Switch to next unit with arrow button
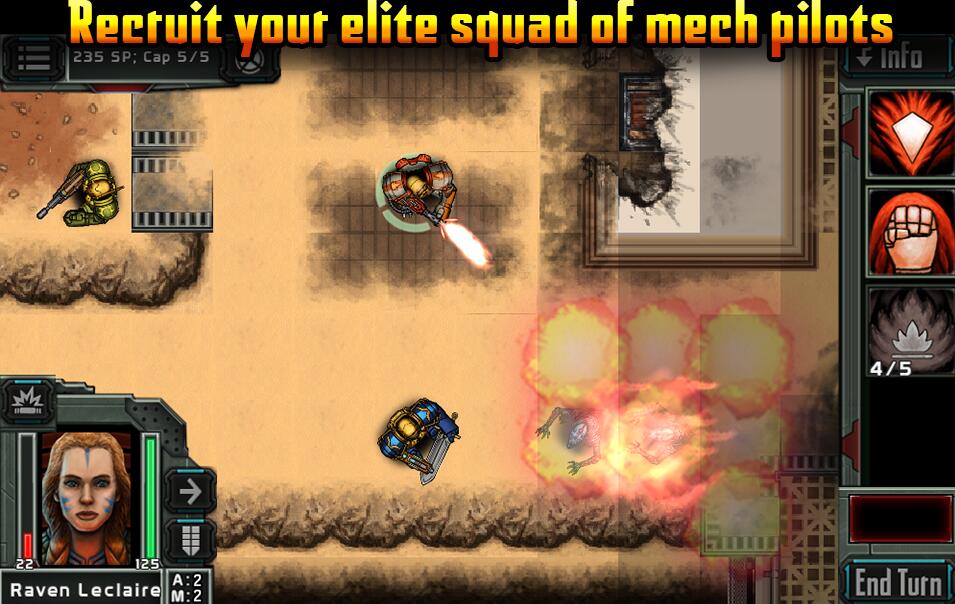The width and height of the screenshot is (955, 604). tap(190, 490)
